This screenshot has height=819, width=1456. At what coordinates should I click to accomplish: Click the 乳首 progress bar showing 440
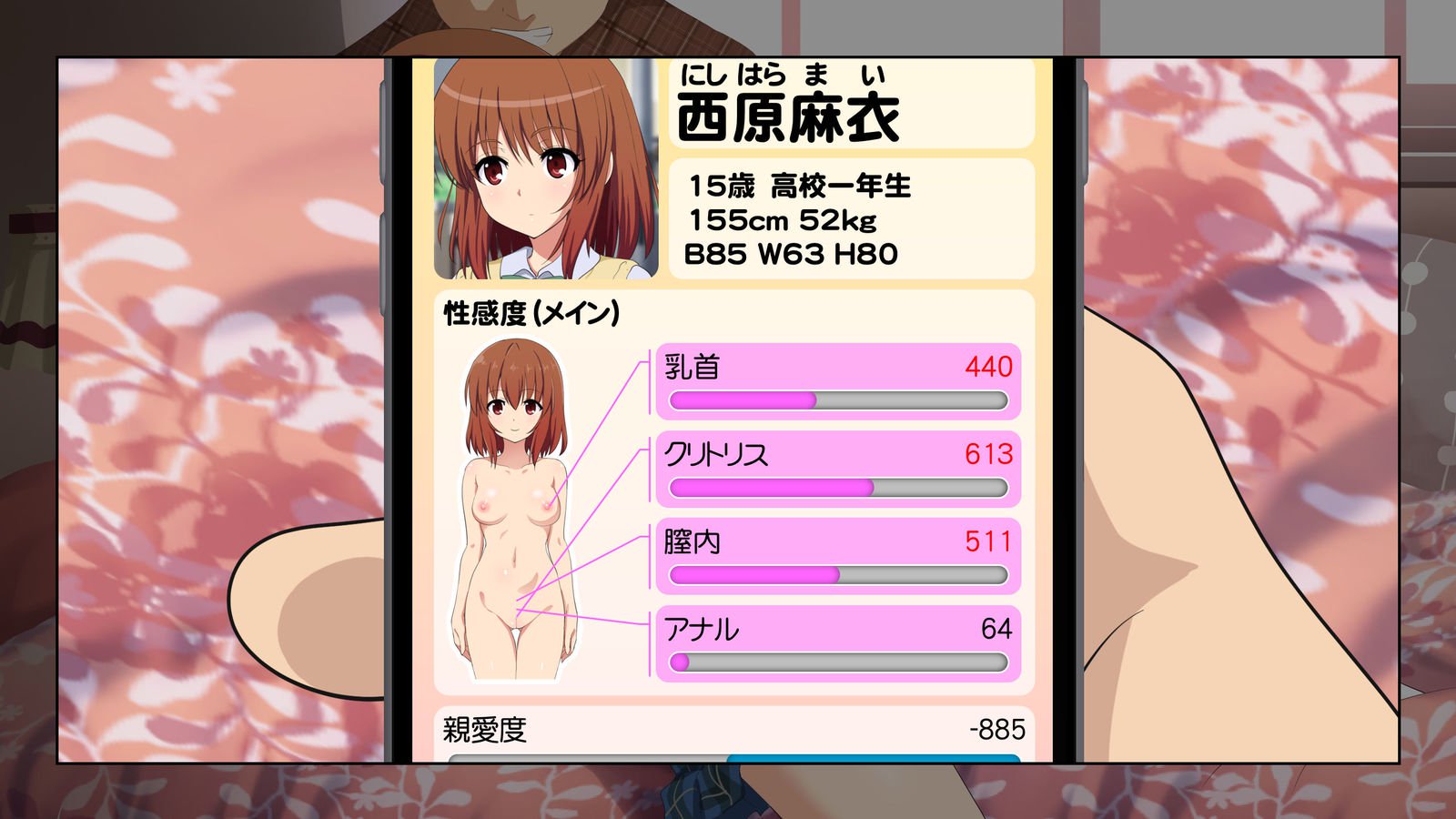click(x=835, y=399)
